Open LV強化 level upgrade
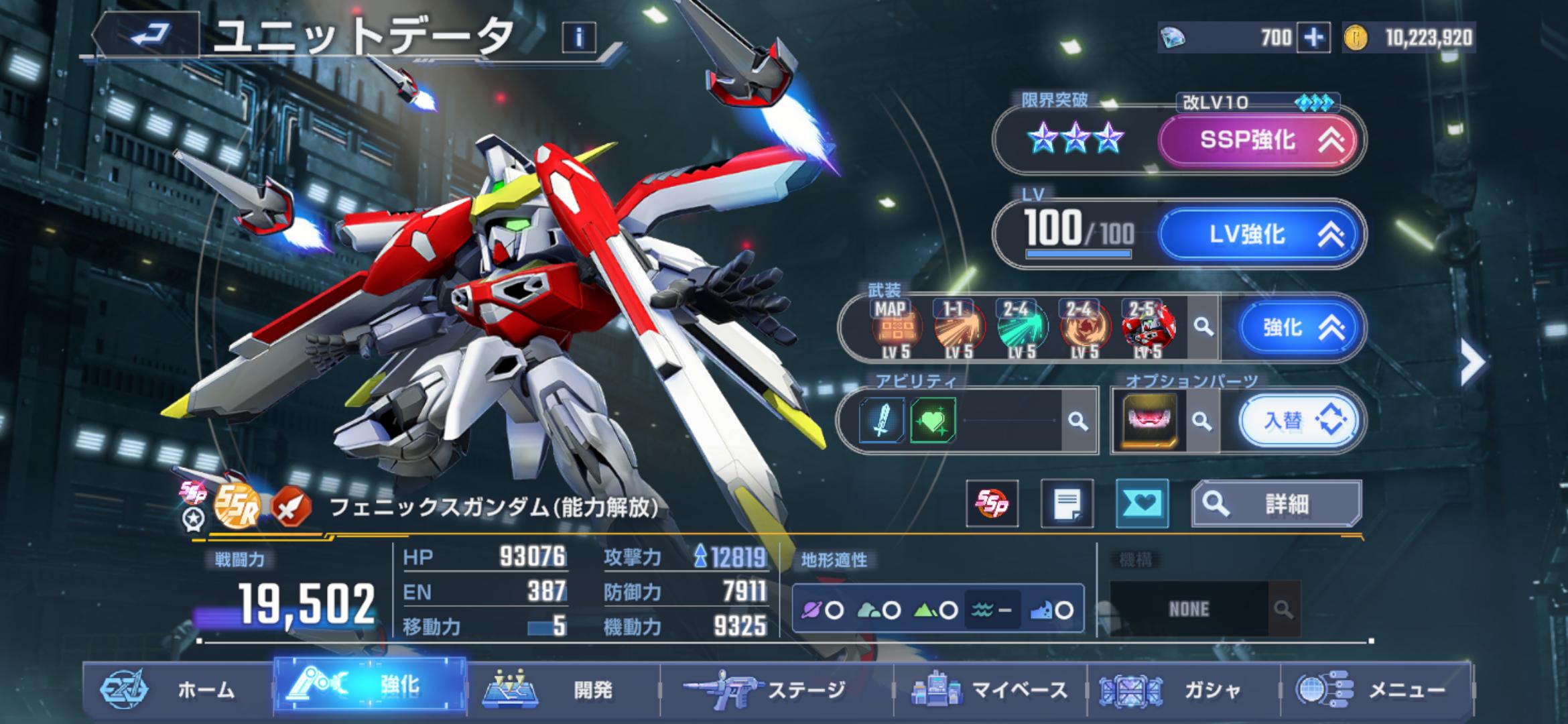The width and height of the screenshot is (1568, 724). point(1258,234)
